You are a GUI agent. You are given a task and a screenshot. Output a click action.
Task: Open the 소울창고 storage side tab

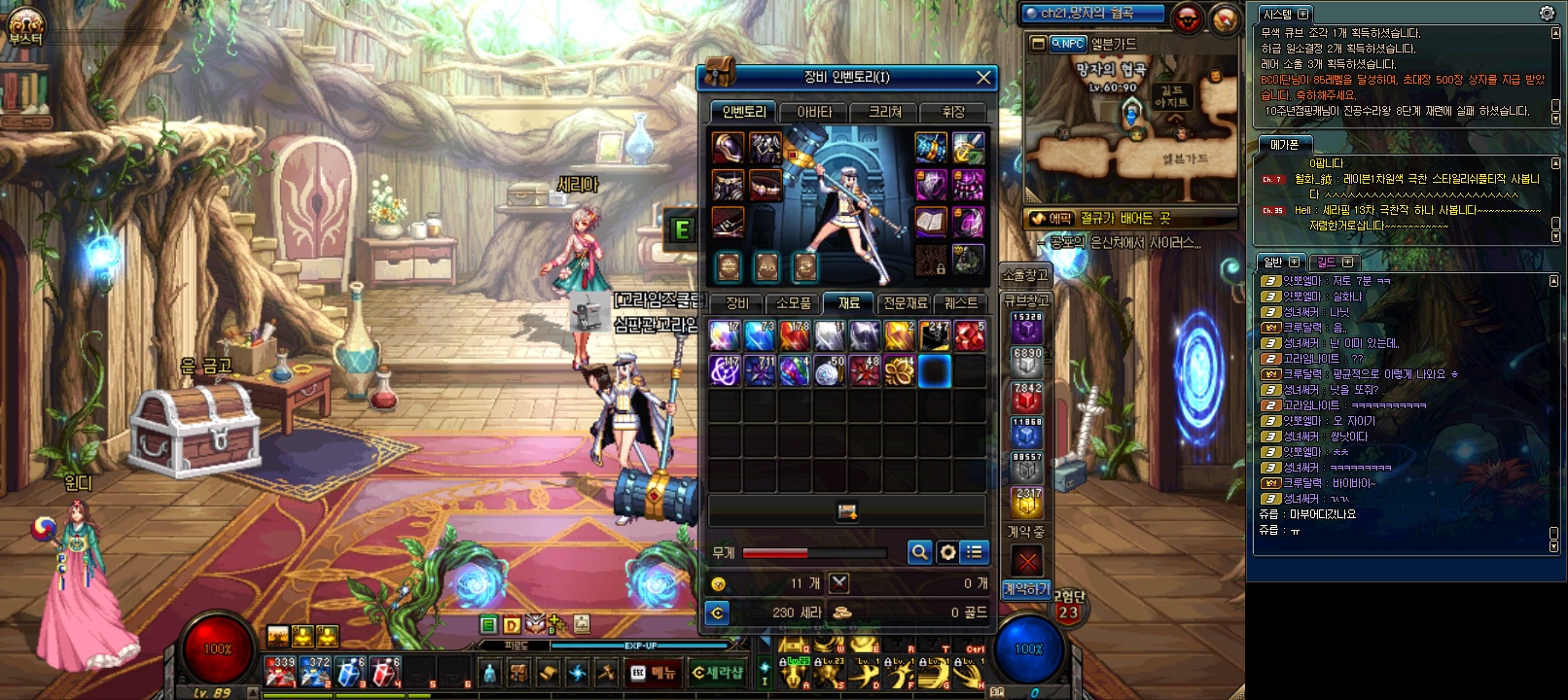point(1025,275)
